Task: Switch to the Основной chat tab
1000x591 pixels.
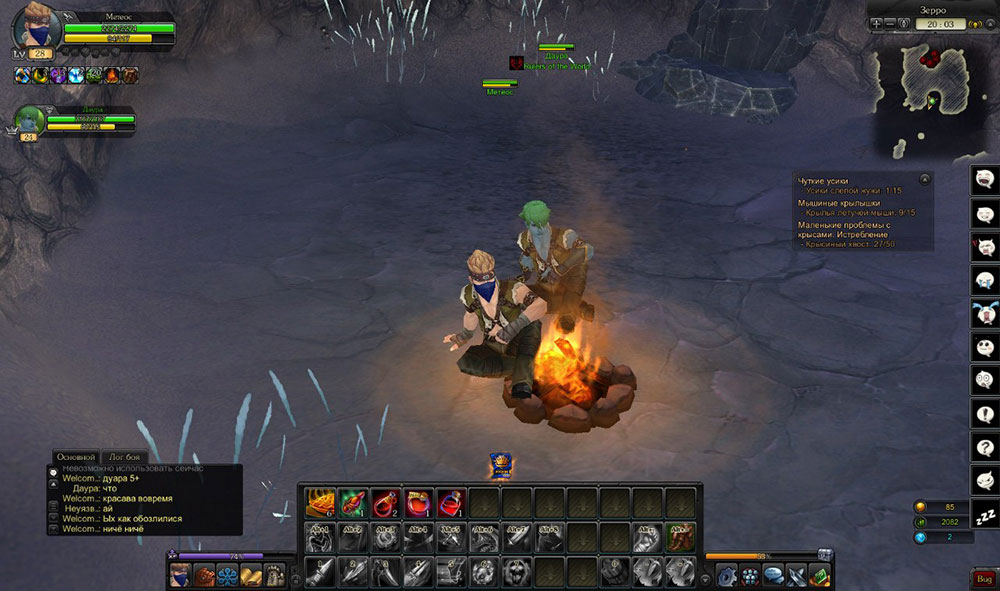Action: [75, 457]
